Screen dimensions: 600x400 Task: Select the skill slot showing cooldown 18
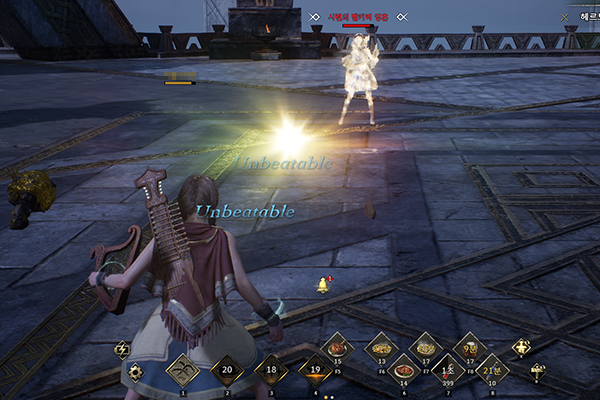point(271,370)
